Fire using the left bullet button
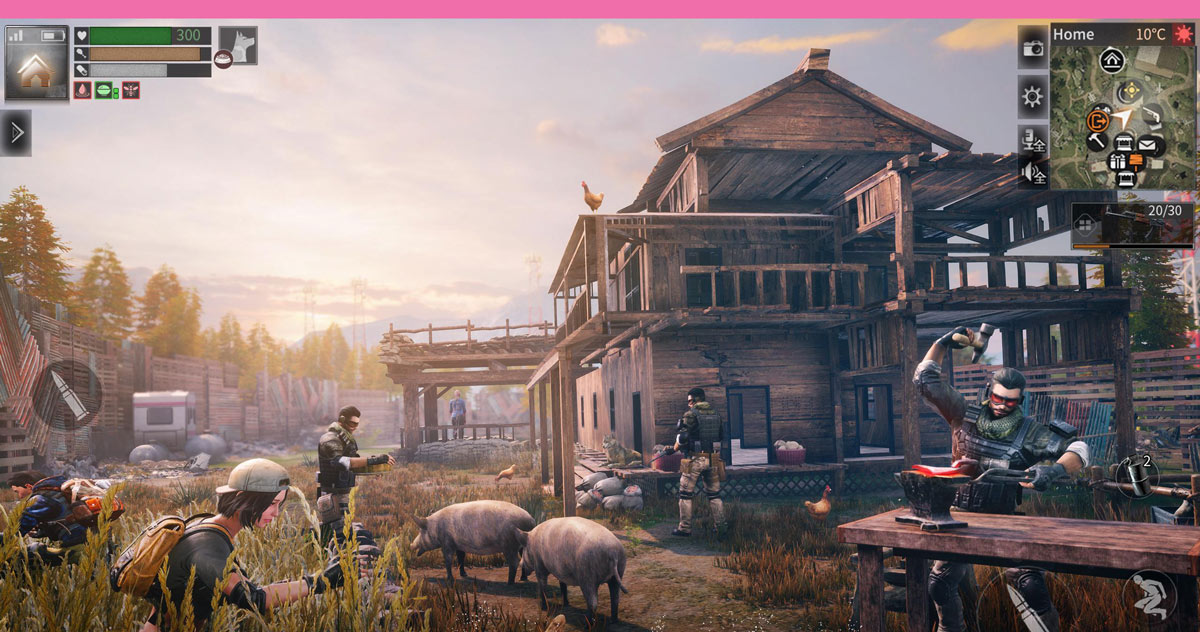The height and width of the screenshot is (632, 1200). [x=67, y=394]
